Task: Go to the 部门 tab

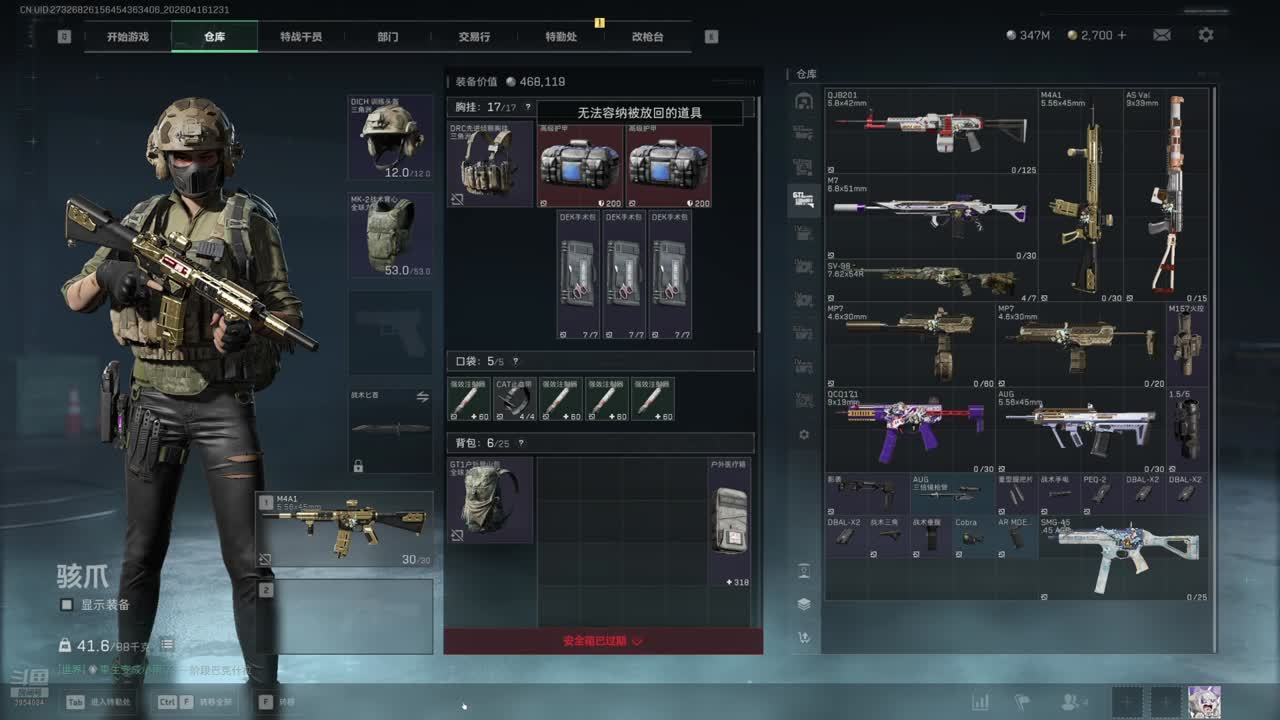Action: 388,37
